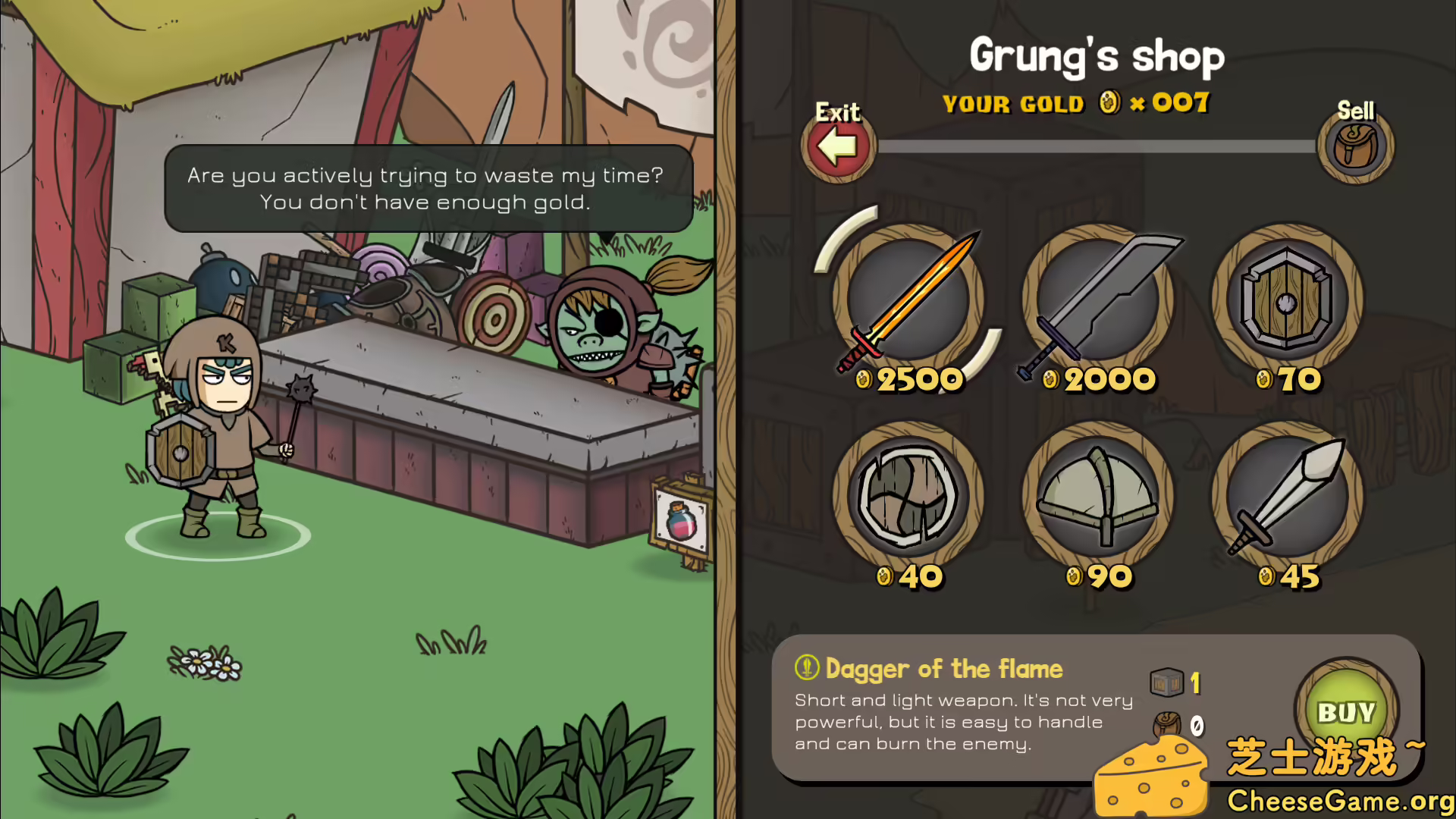The height and width of the screenshot is (819, 1456).
Task: Open the CheeseGame.org watermark link
Action: [x=1335, y=796]
